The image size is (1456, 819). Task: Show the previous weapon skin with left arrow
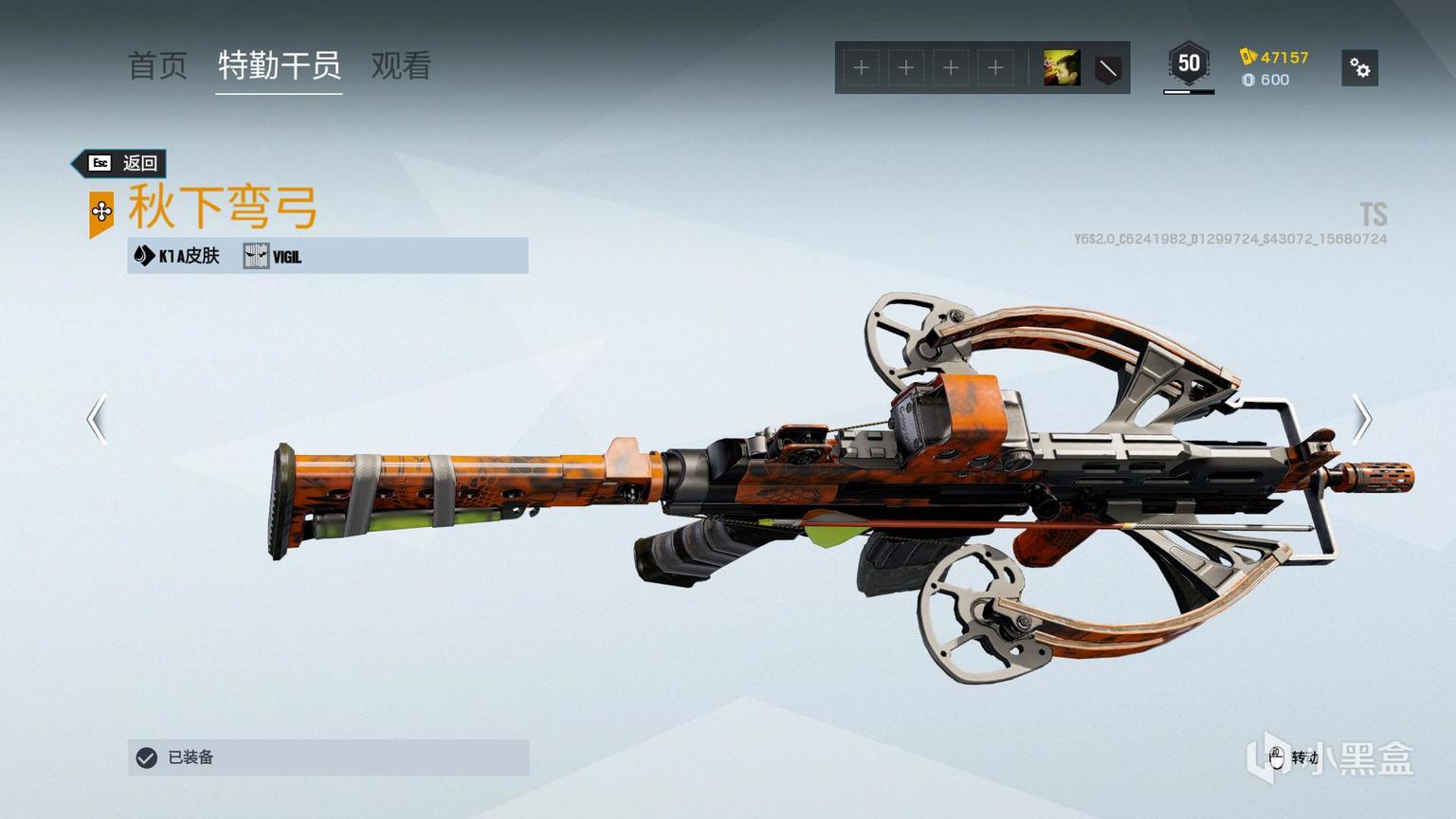(97, 419)
